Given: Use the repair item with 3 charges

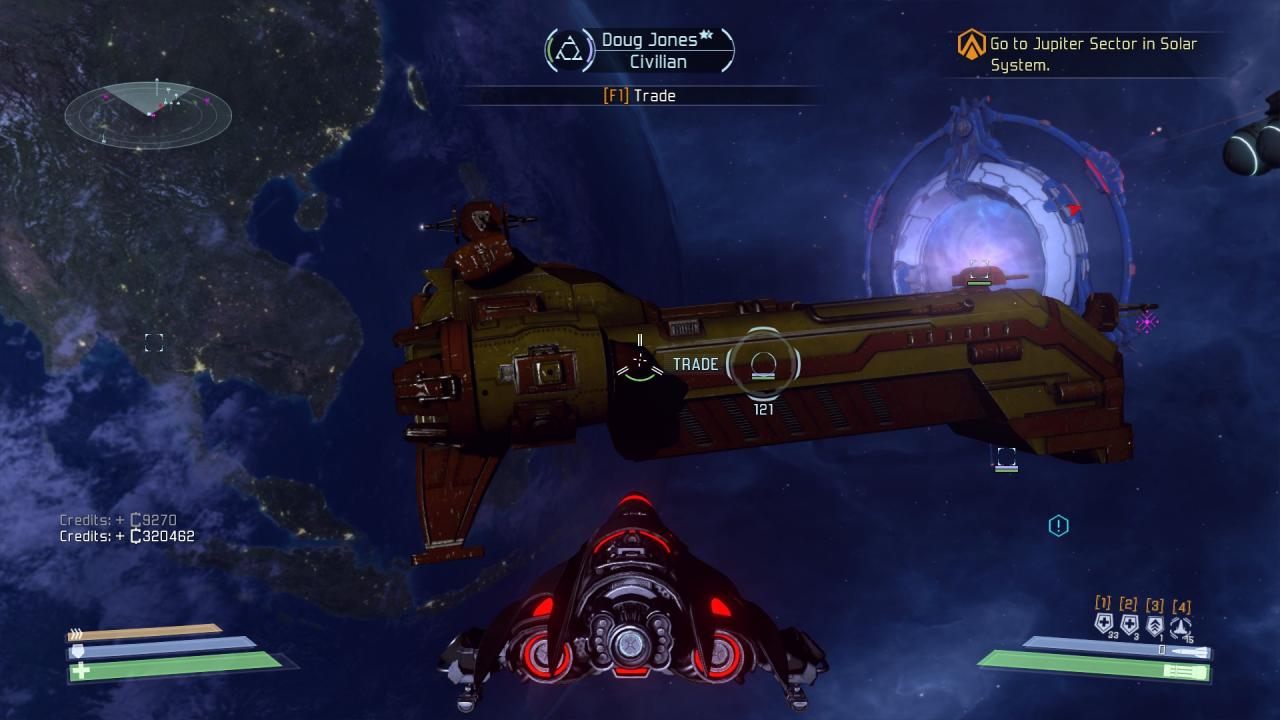Looking at the screenshot, I should pyautogui.click(x=1129, y=625).
